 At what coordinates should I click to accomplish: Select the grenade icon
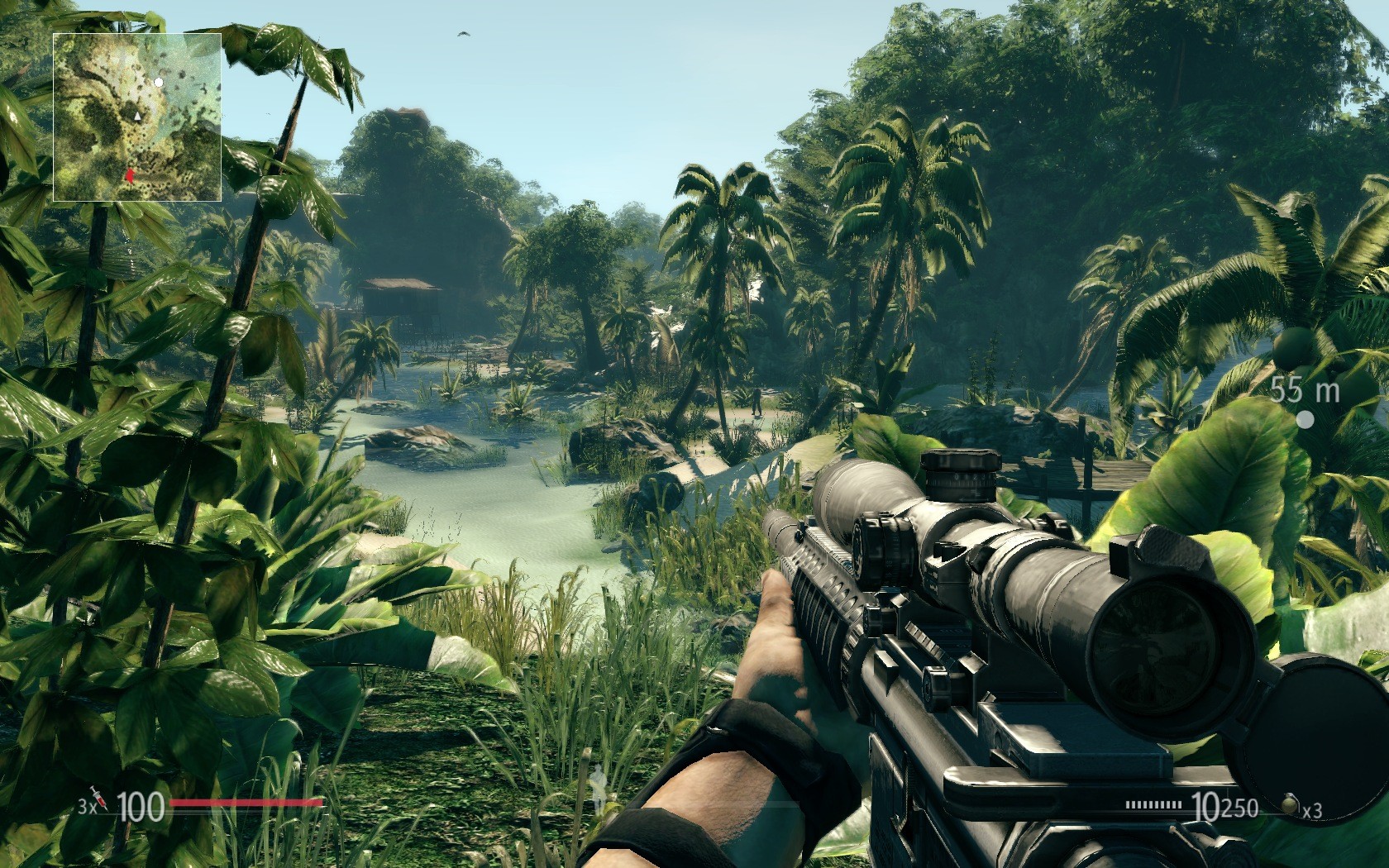coord(1288,804)
